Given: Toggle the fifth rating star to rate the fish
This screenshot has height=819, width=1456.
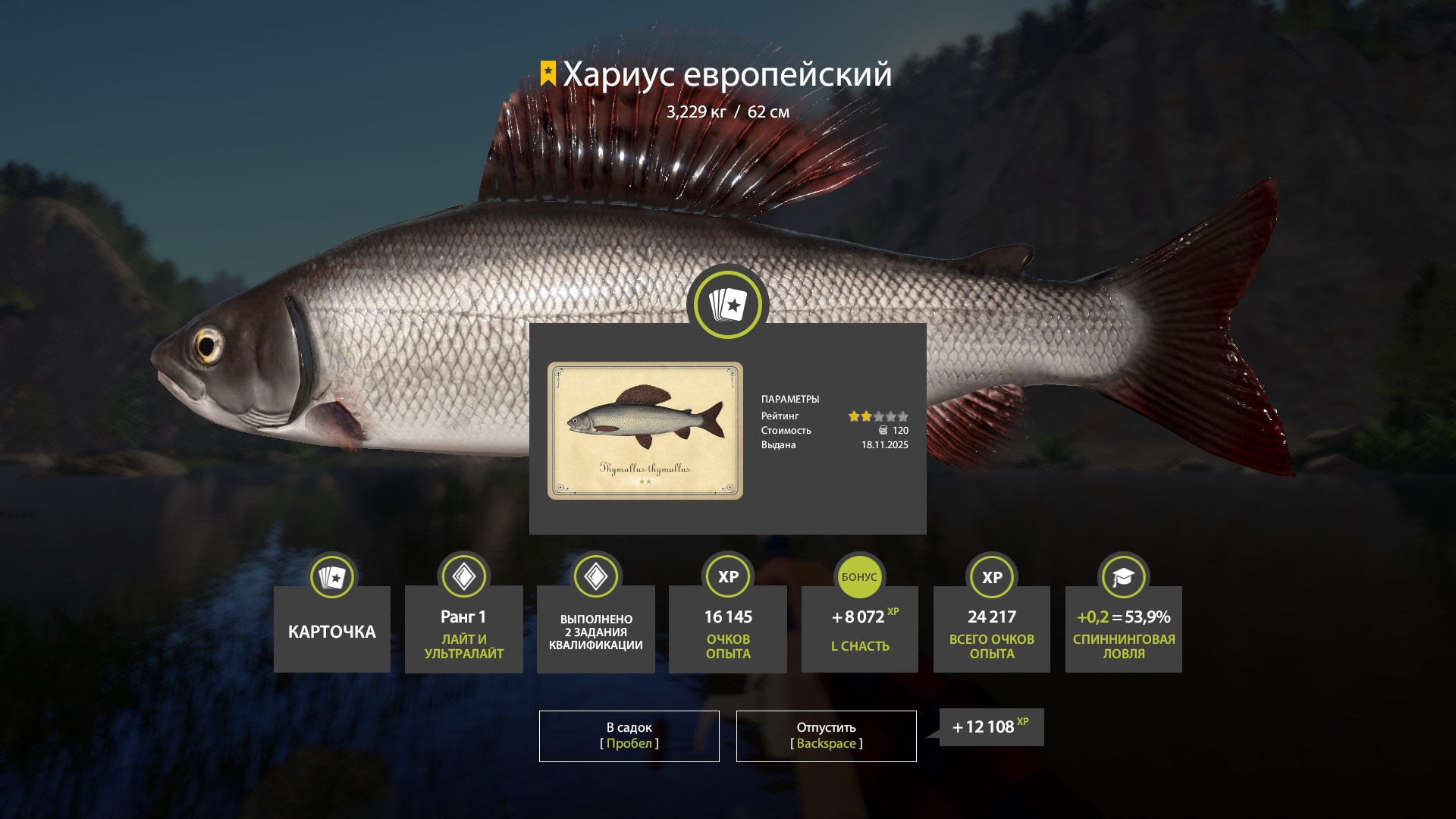Looking at the screenshot, I should tap(902, 416).
